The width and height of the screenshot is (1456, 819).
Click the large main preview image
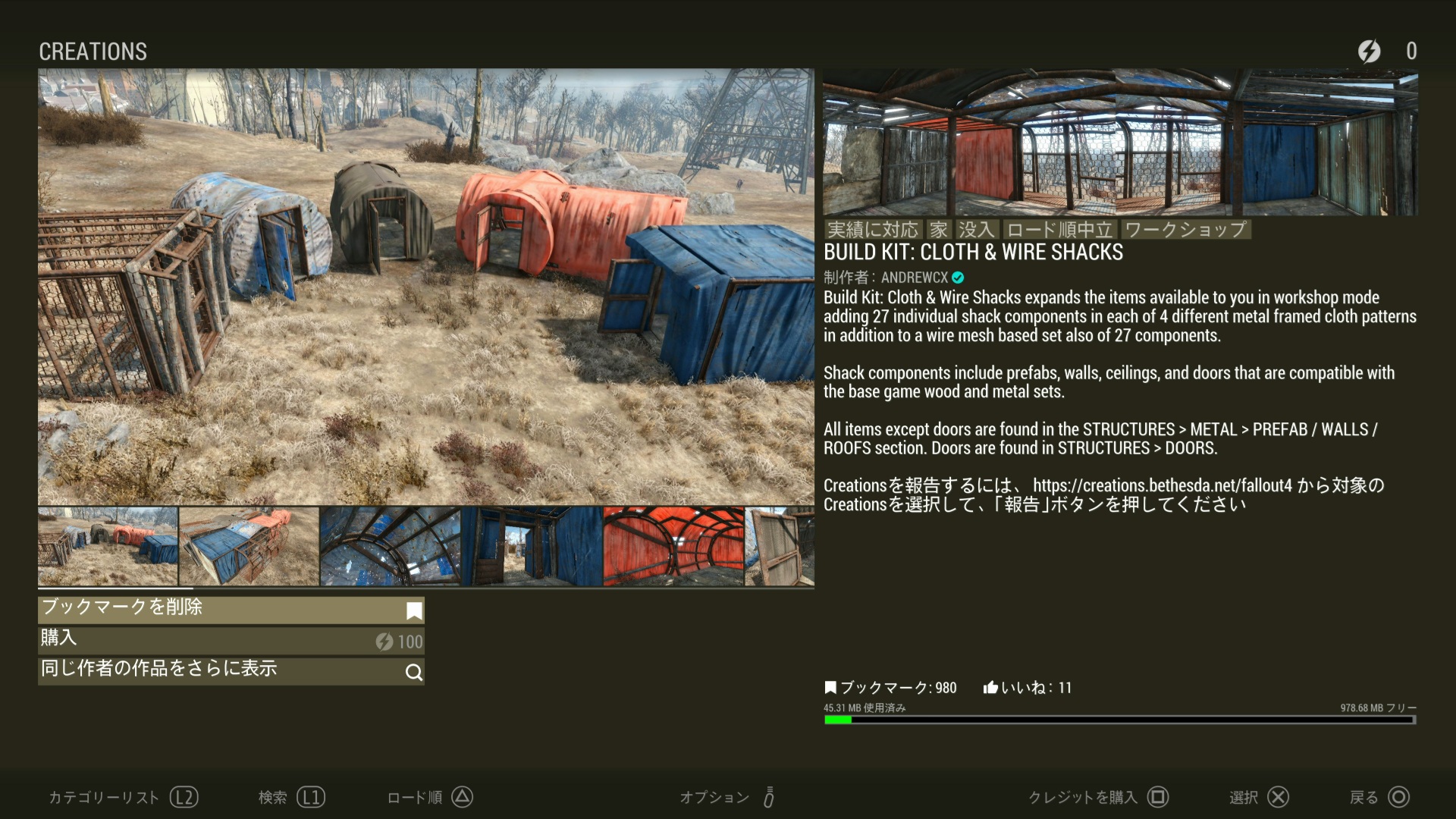[x=425, y=287]
